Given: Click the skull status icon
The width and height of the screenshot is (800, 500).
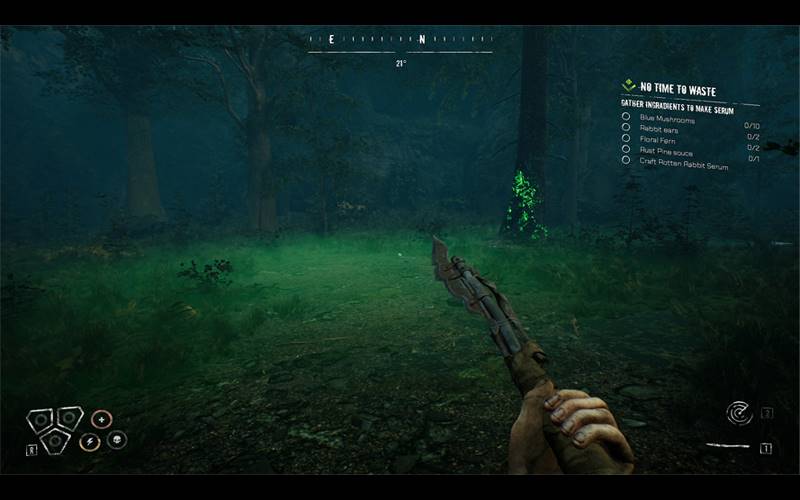Looking at the screenshot, I should [x=116, y=440].
